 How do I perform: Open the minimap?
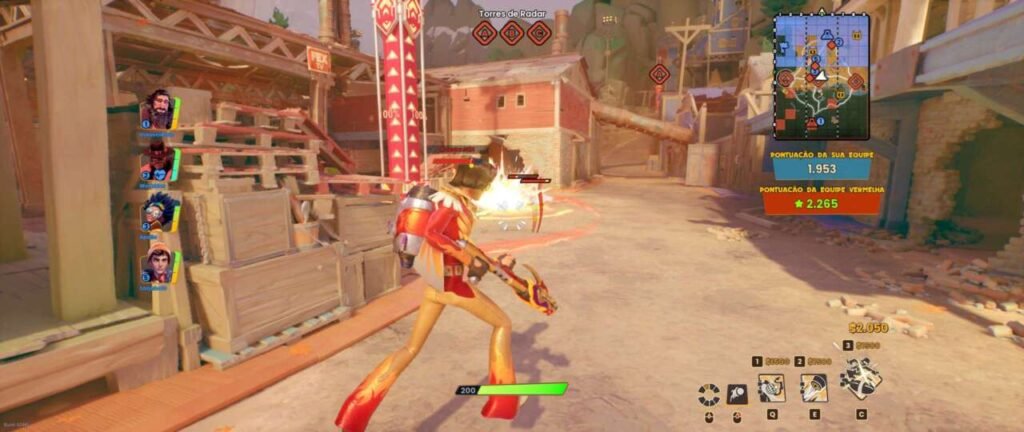coord(821,80)
